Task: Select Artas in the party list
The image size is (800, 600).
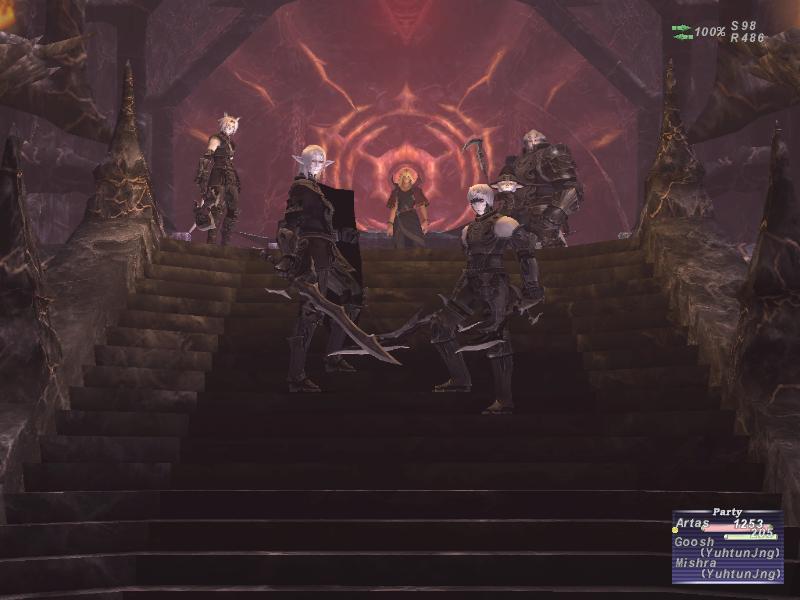Action: [693, 523]
